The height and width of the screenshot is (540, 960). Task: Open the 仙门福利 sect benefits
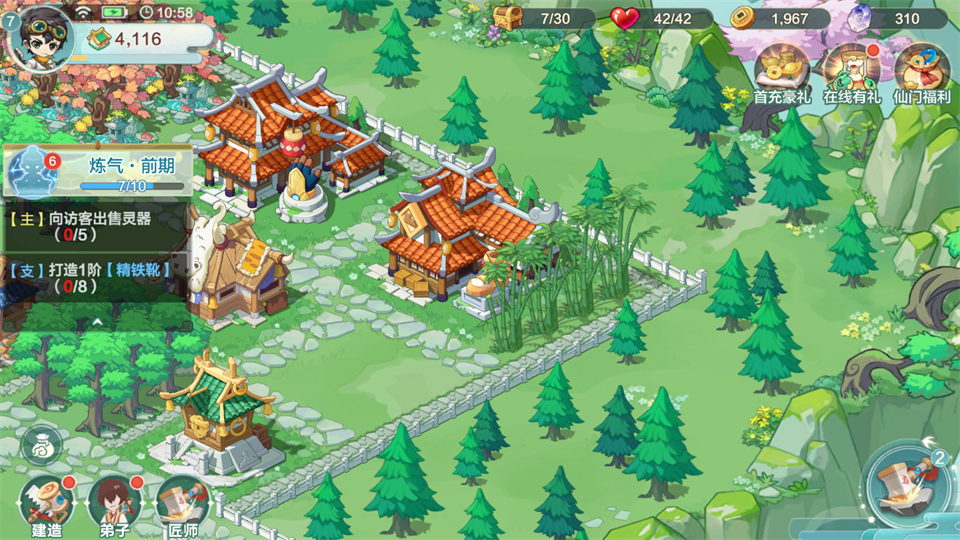tap(921, 73)
